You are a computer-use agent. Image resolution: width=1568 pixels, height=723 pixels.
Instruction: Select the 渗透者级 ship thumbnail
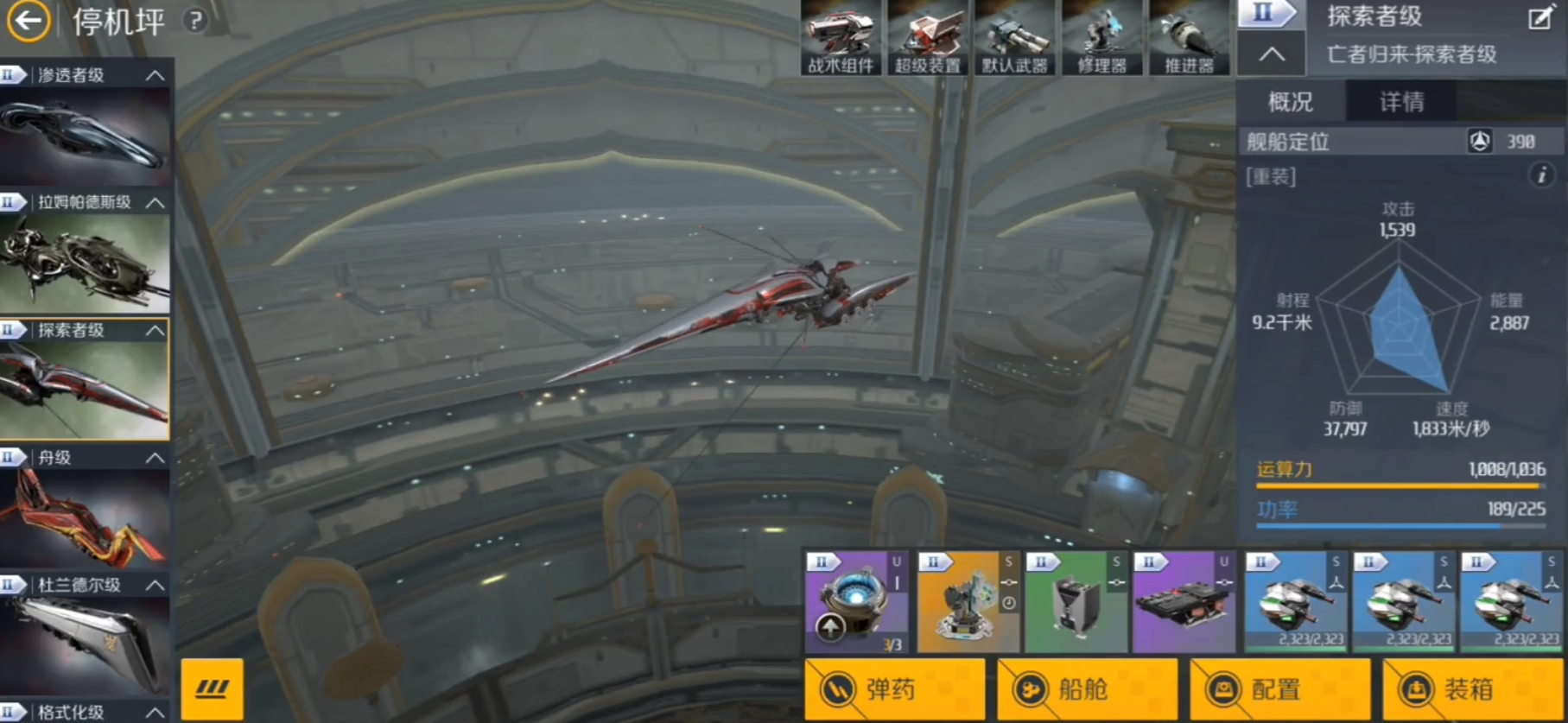click(85, 137)
